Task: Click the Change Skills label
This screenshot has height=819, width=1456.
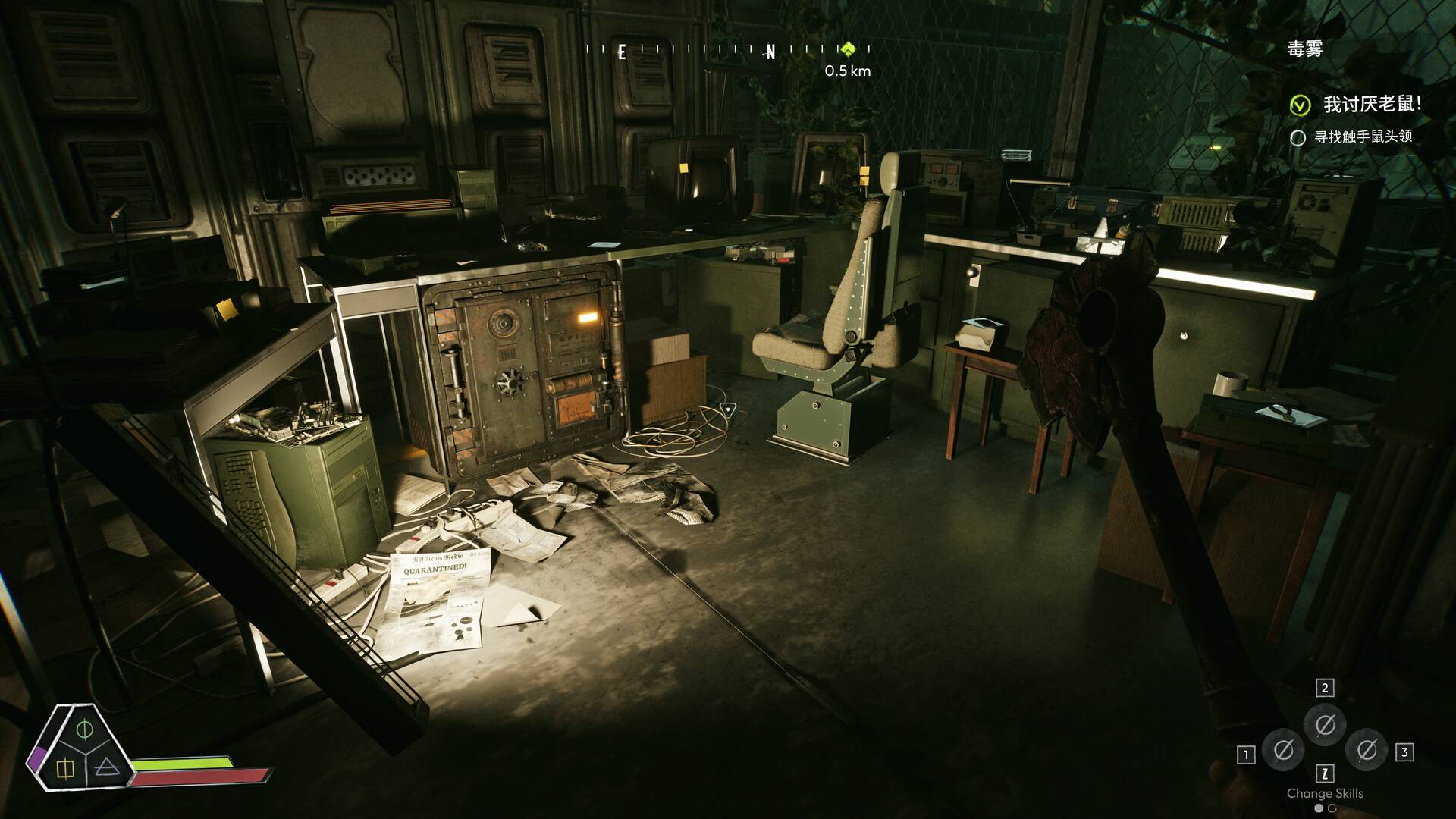Action: pos(1325,793)
